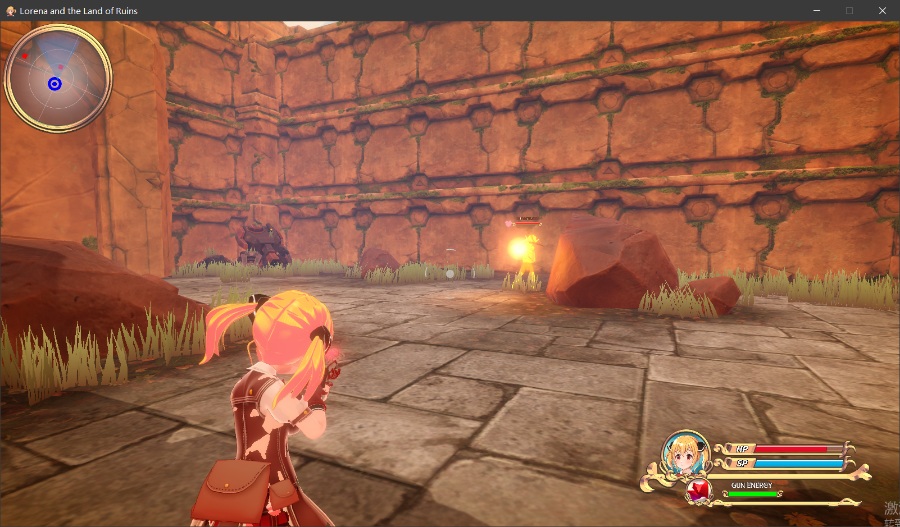Image resolution: width=900 pixels, height=527 pixels.
Task: Close the game window
Action: click(882, 10)
